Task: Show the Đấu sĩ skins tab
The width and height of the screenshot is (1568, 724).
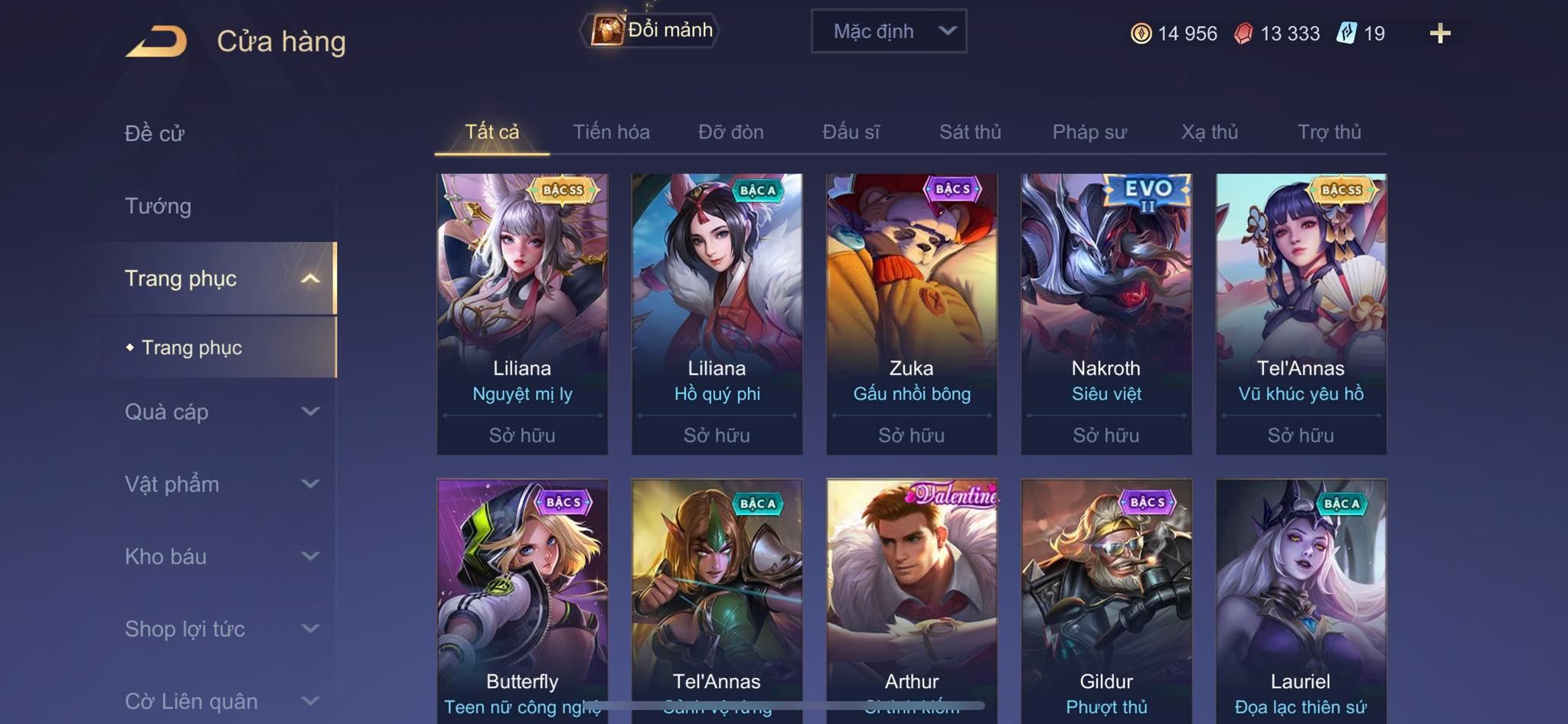Action: pos(851,132)
